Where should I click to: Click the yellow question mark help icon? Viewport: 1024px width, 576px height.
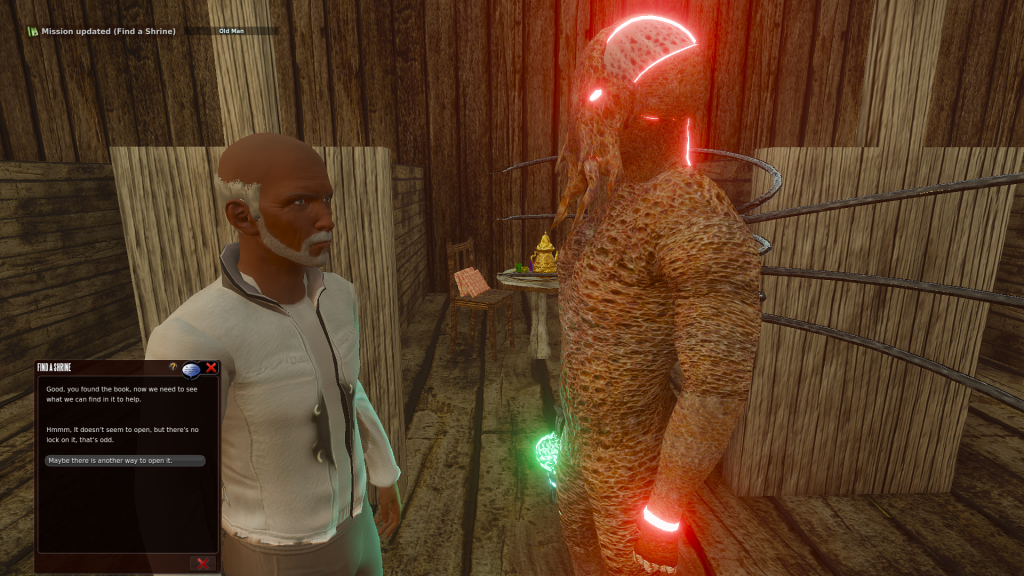pyautogui.click(x=173, y=367)
